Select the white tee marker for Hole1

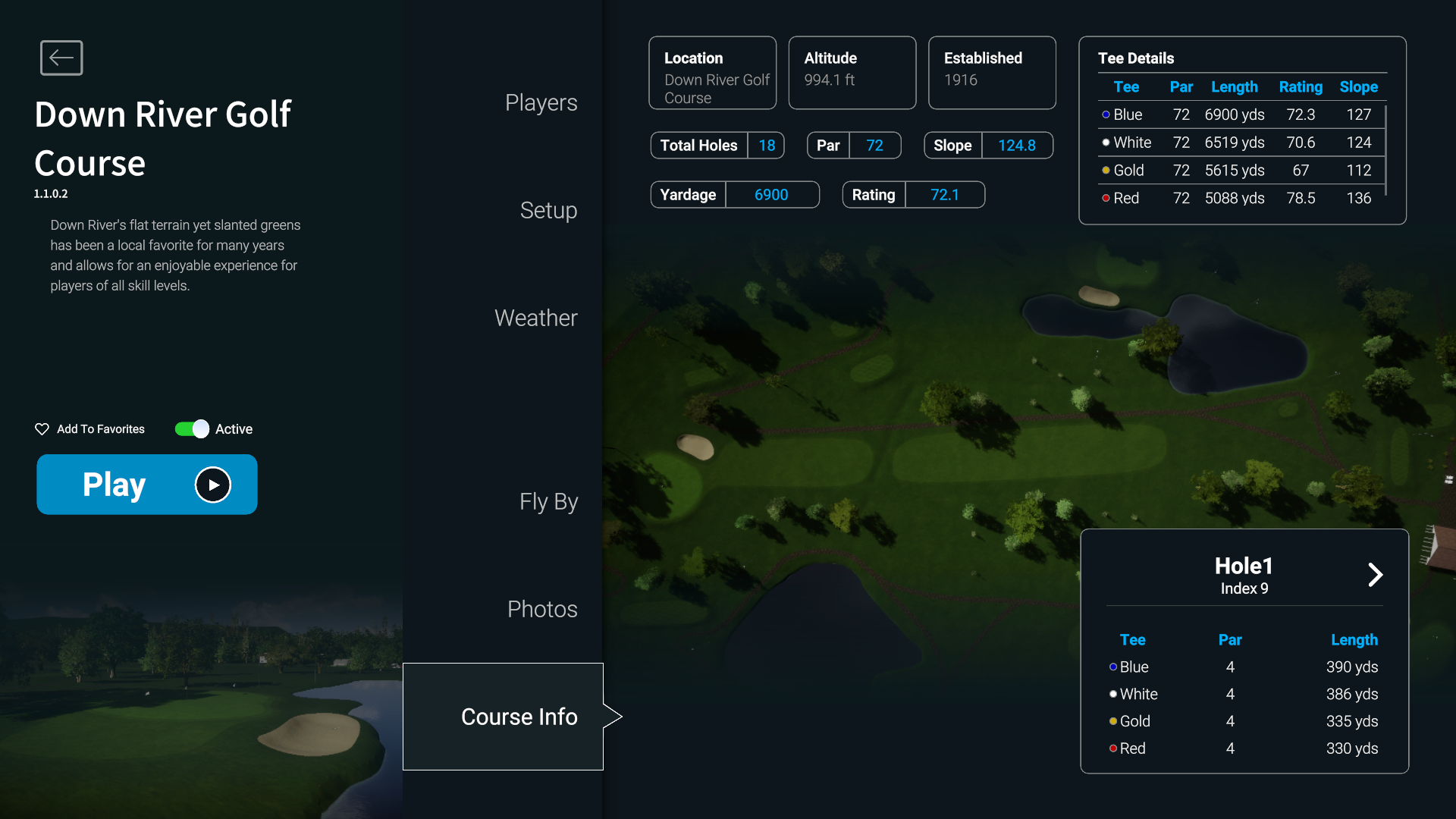pyautogui.click(x=1112, y=694)
